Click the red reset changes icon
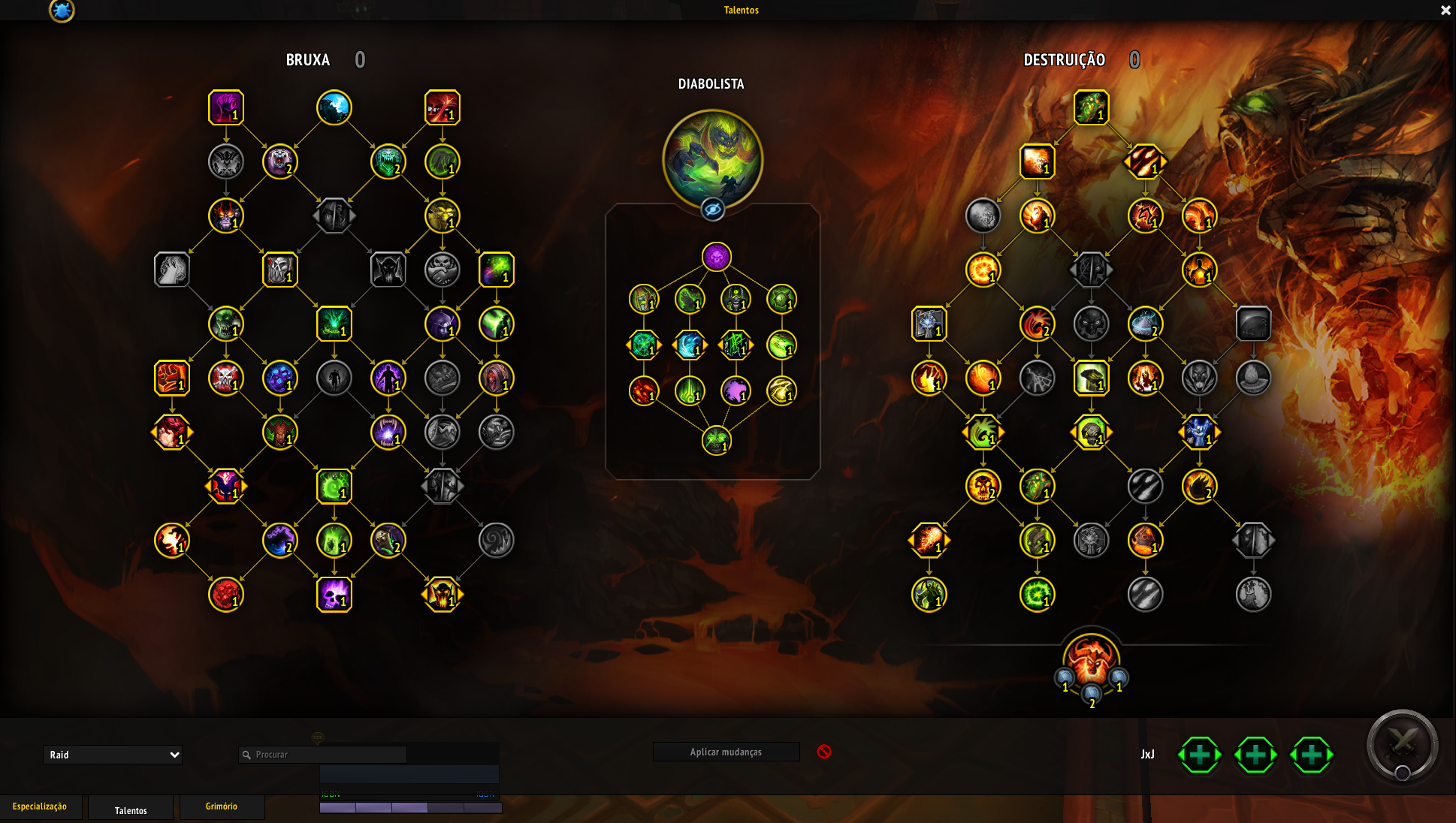This screenshot has width=1456, height=823. [824, 752]
